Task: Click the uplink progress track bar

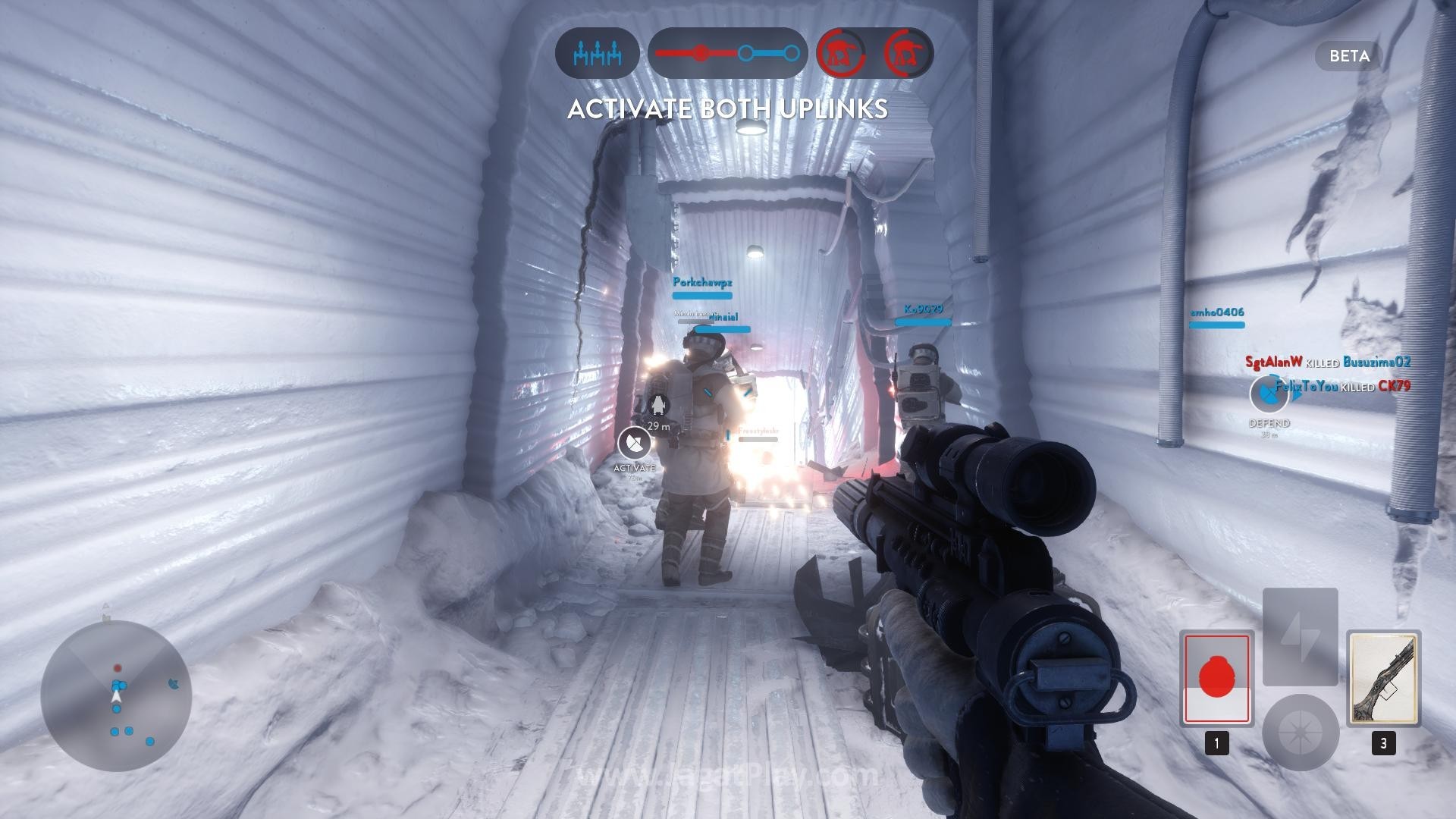Action: coord(727,54)
